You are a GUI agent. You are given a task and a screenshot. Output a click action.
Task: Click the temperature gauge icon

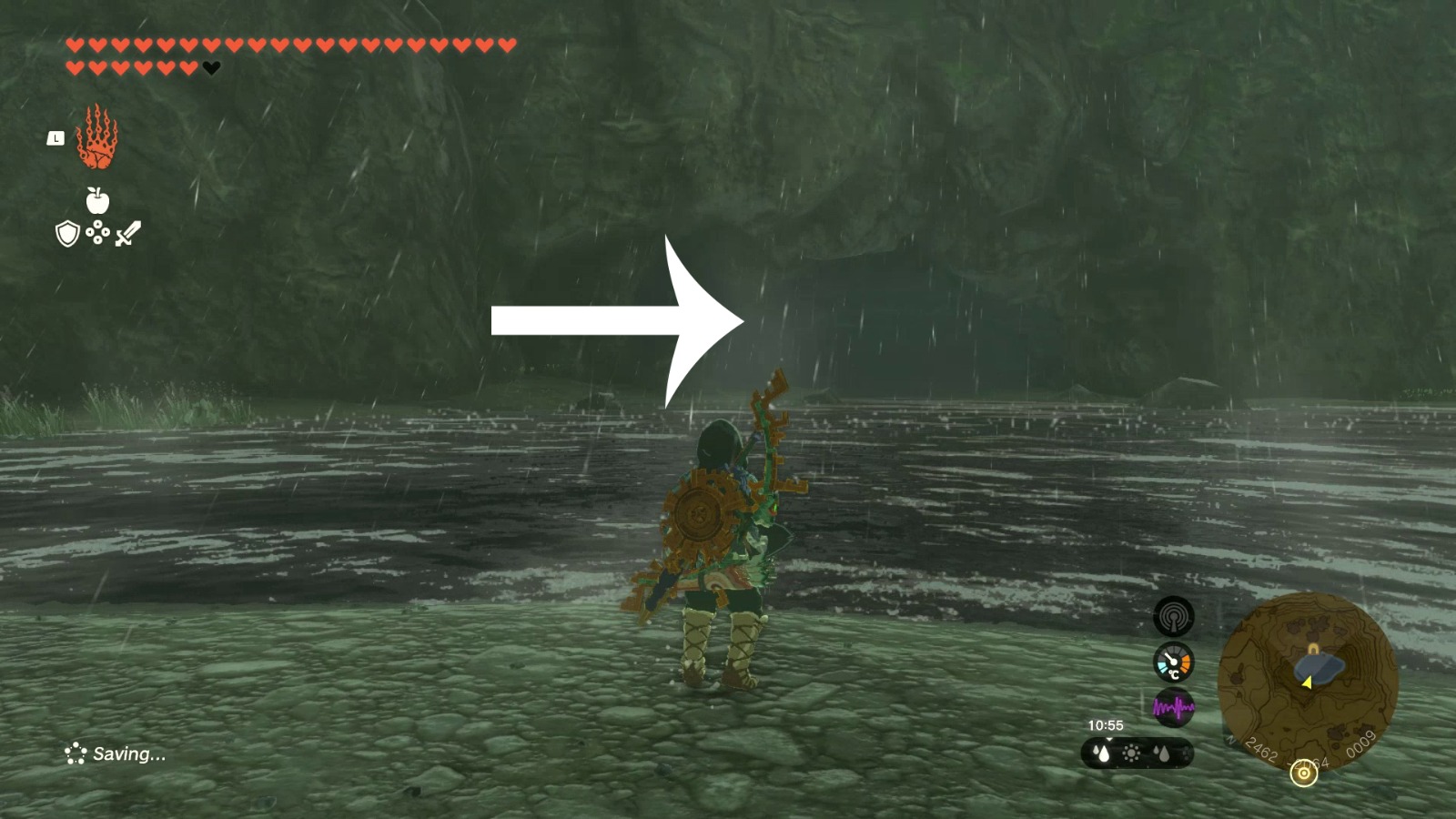click(1173, 662)
